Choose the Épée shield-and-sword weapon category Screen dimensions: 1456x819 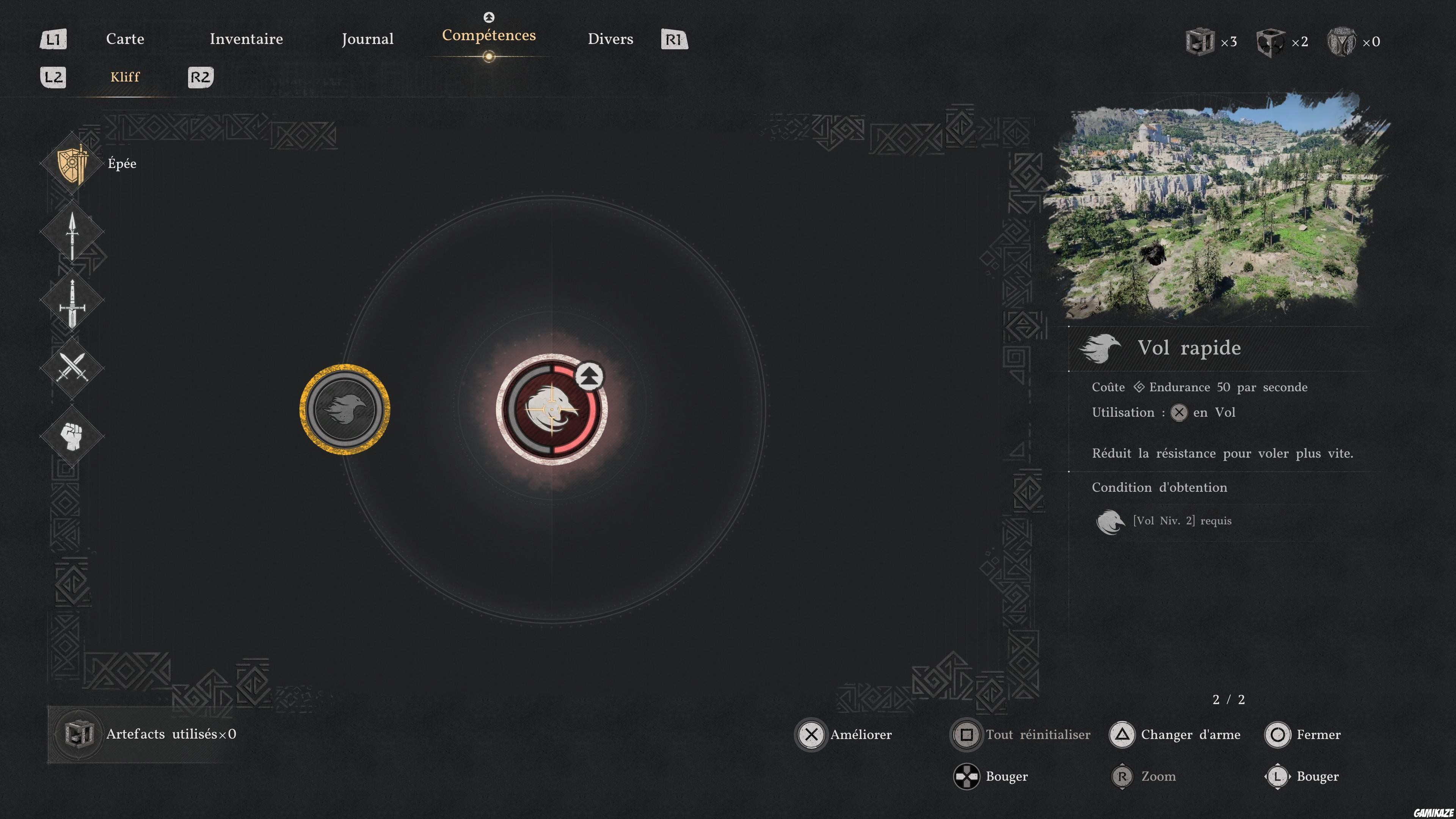click(72, 164)
